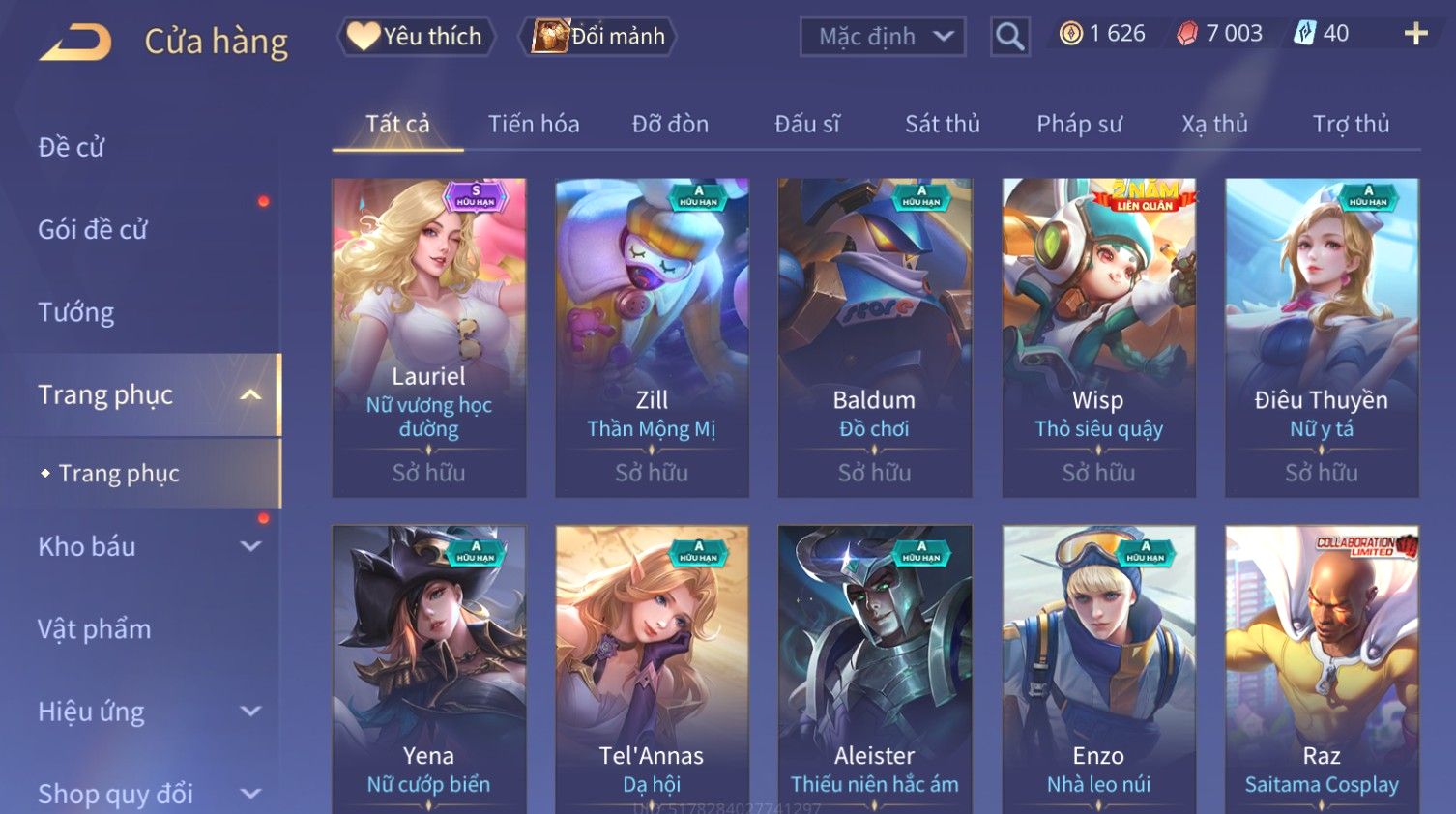
Task: Open the Yêu thích favorites list
Action: 416,37
